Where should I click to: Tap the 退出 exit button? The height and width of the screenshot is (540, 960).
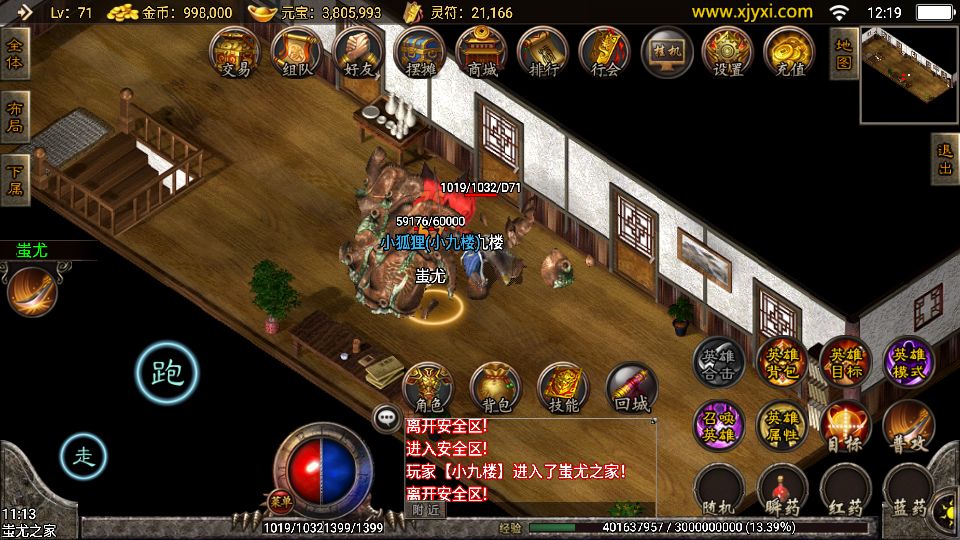(944, 159)
